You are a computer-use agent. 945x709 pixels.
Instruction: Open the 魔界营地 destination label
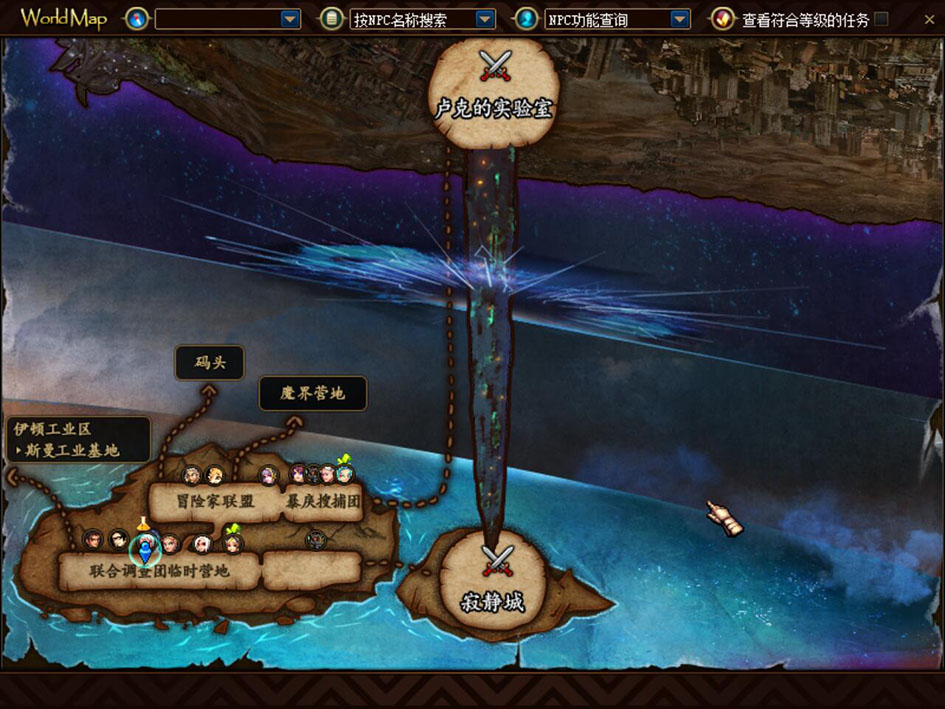coord(312,394)
